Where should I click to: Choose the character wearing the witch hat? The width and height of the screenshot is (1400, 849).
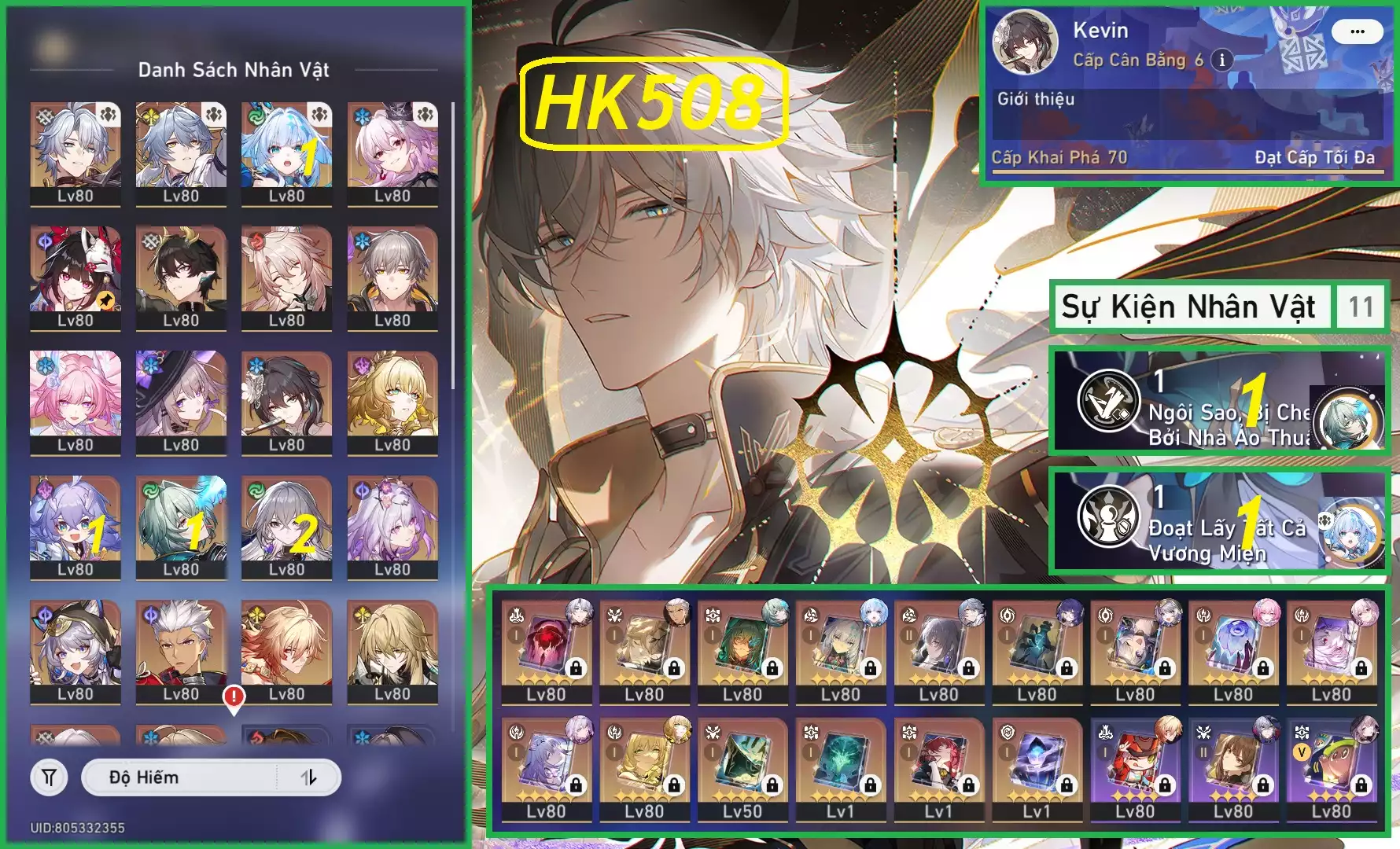click(x=181, y=402)
